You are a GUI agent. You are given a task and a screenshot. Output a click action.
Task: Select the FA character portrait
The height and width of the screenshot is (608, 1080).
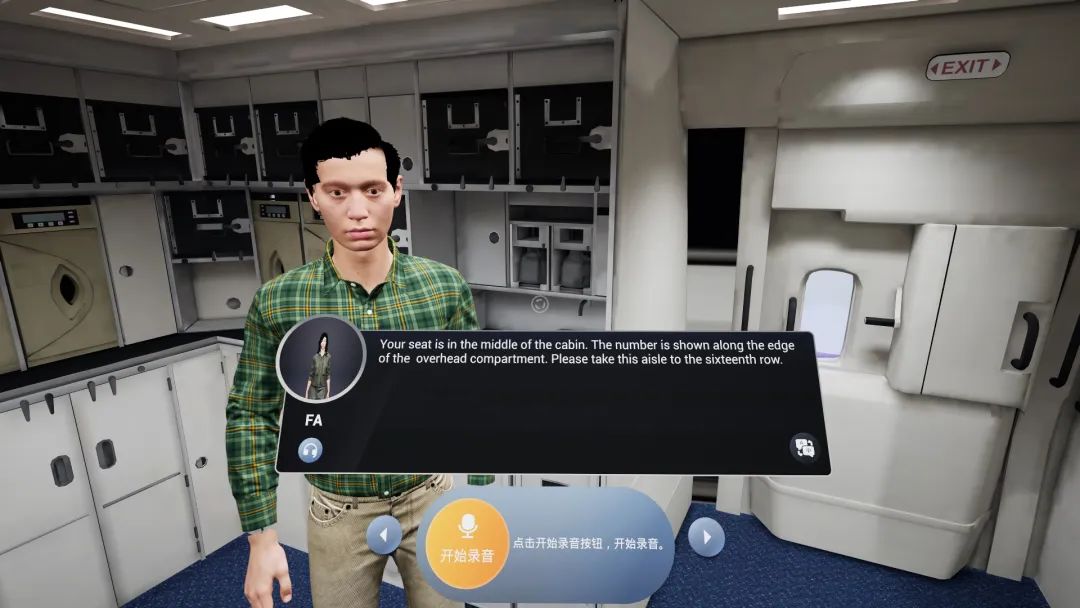coord(321,360)
